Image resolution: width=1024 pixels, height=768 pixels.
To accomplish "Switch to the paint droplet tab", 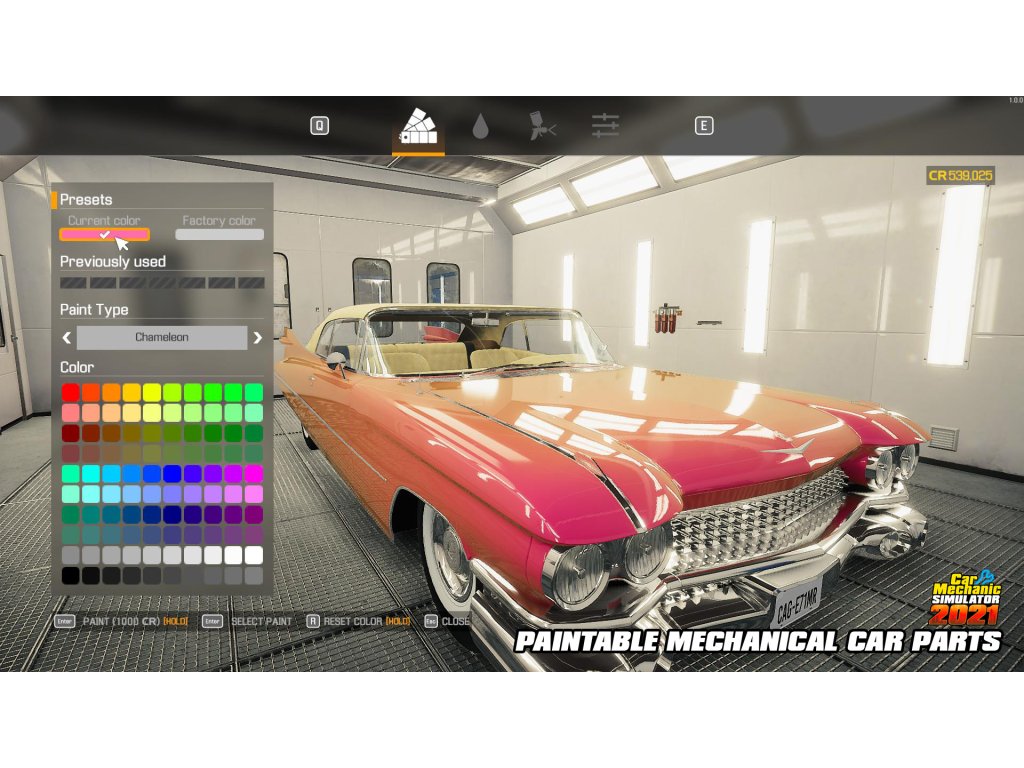I will (x=481, y=126).
